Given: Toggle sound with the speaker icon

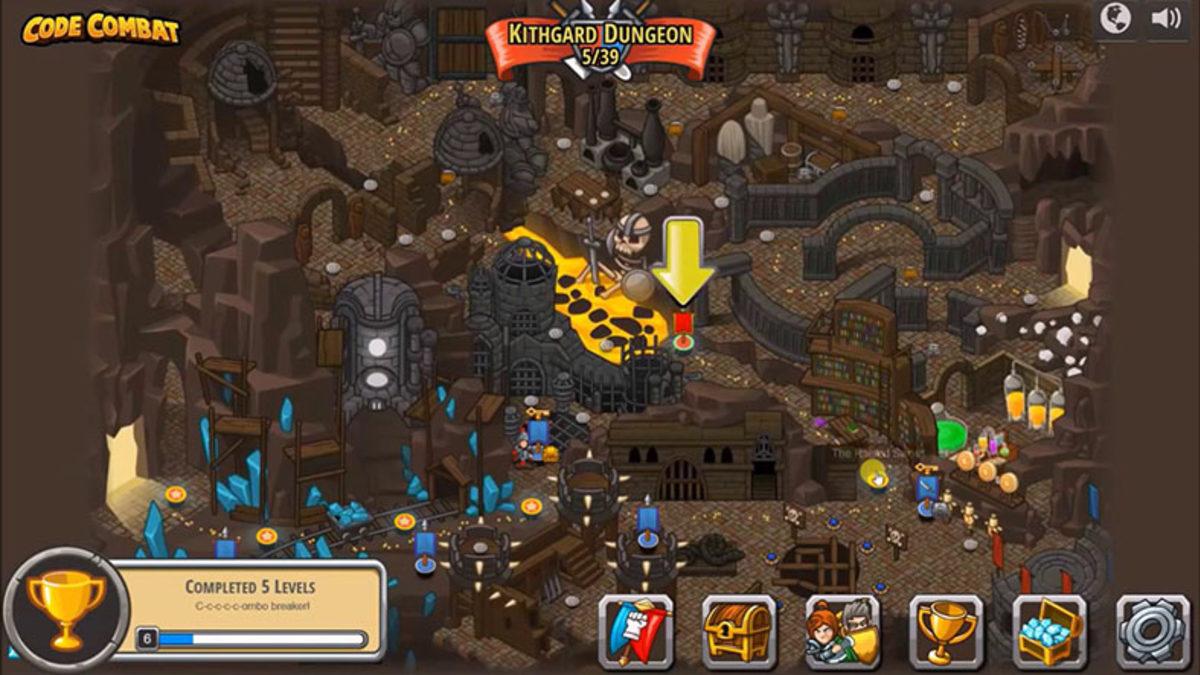Looking at the screenshot, I should [1166, 19].
